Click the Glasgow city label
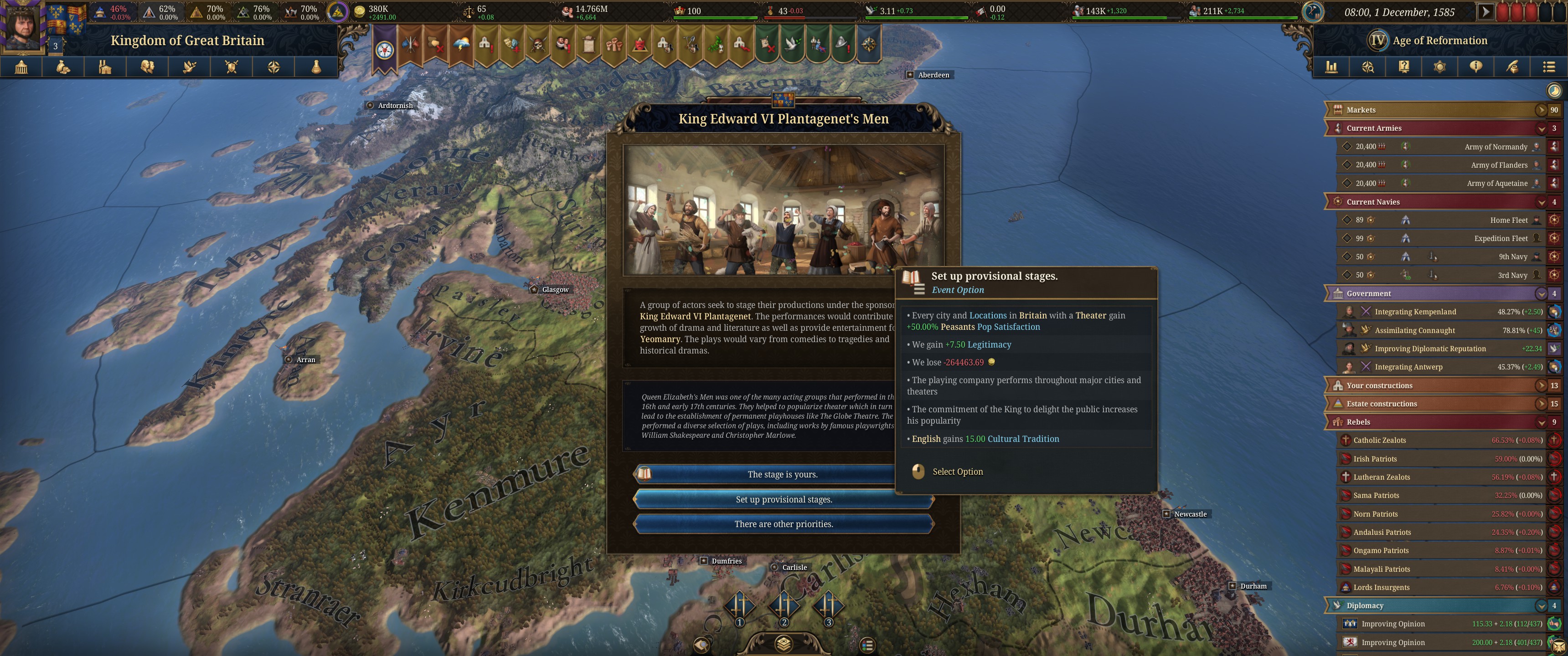 click(x=555, y=290)
